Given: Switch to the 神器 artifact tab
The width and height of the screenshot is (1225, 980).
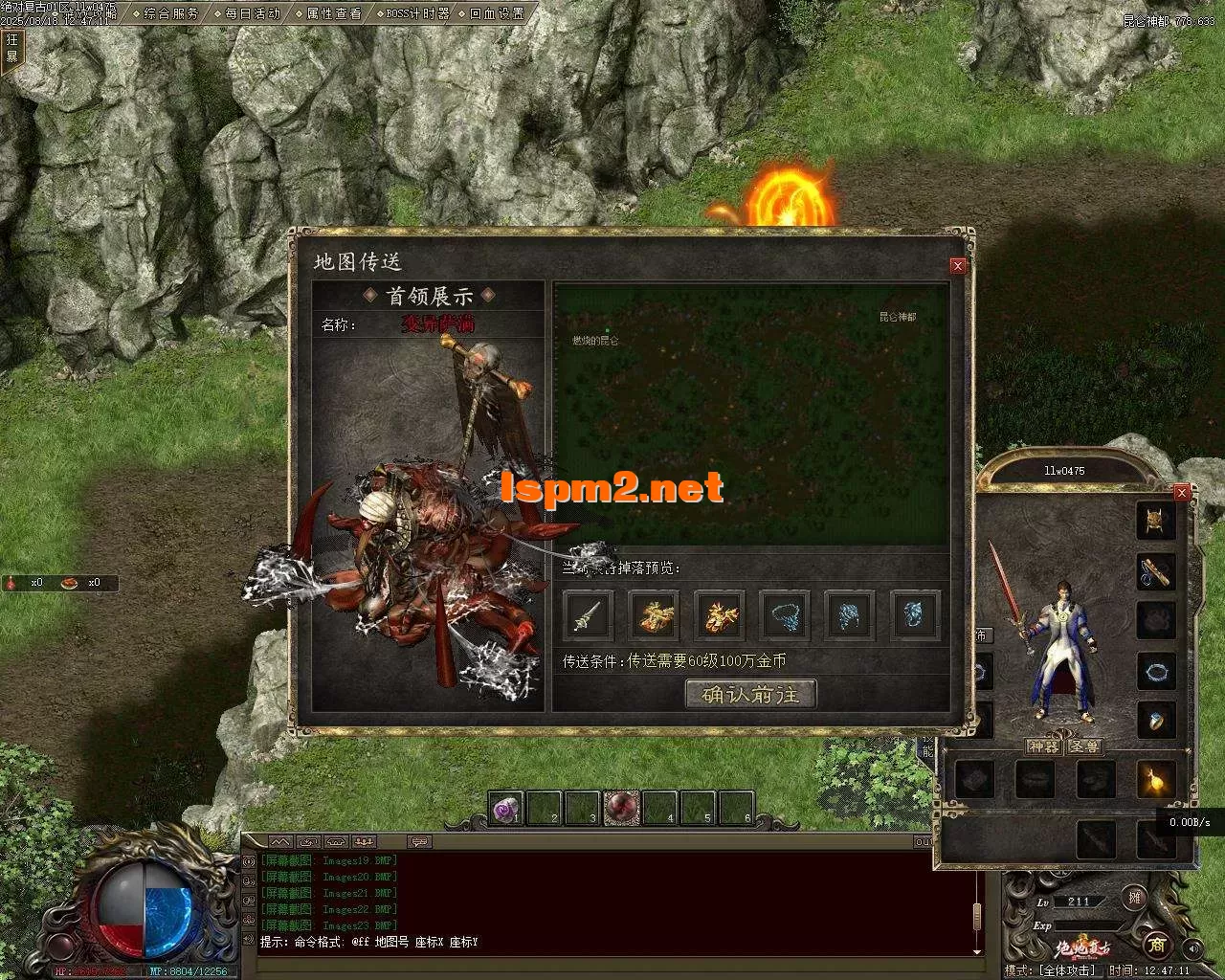Looking at the screenshot, I should tap(1044, 746).
